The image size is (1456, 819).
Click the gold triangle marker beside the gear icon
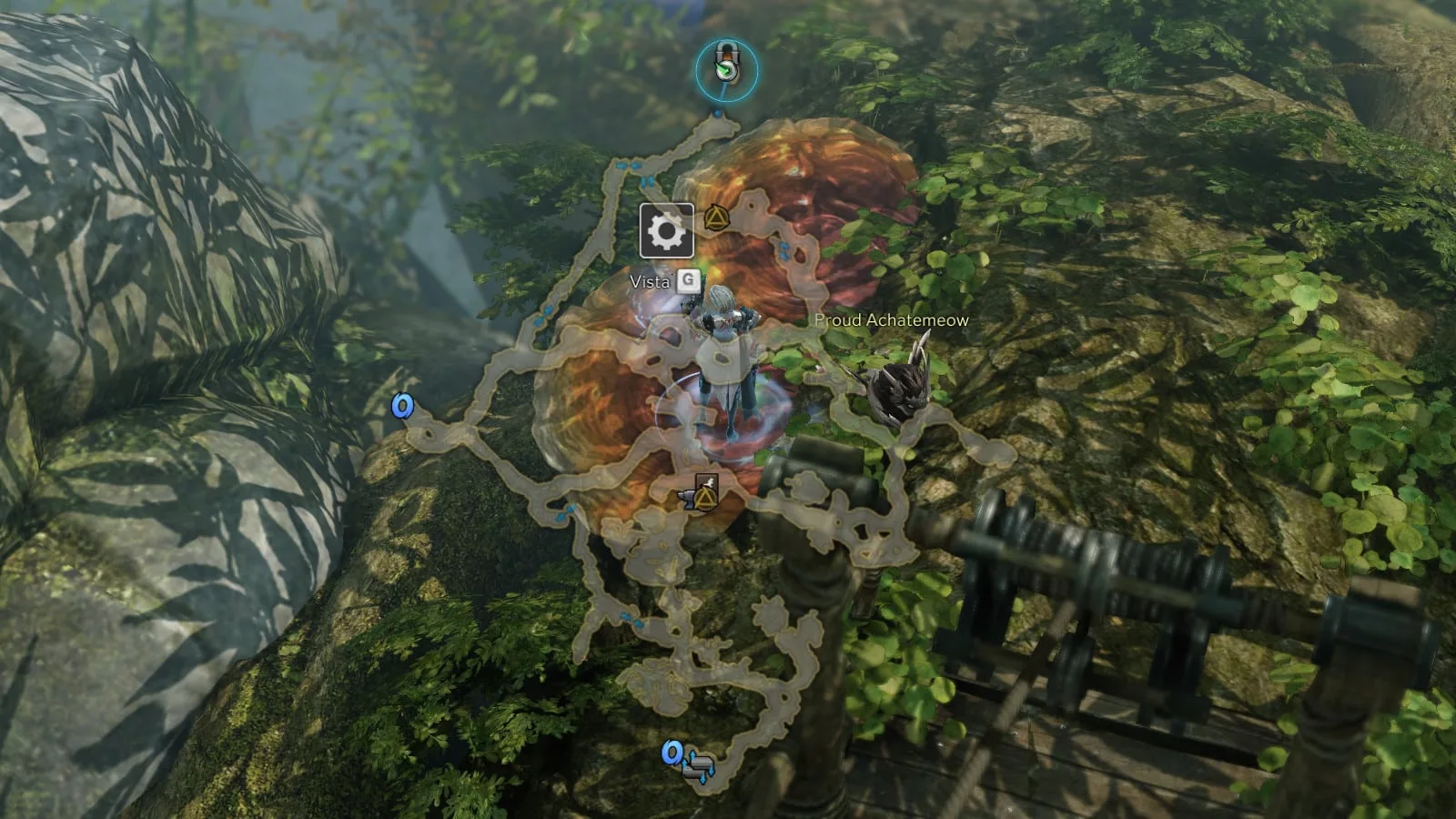[716, 217]
